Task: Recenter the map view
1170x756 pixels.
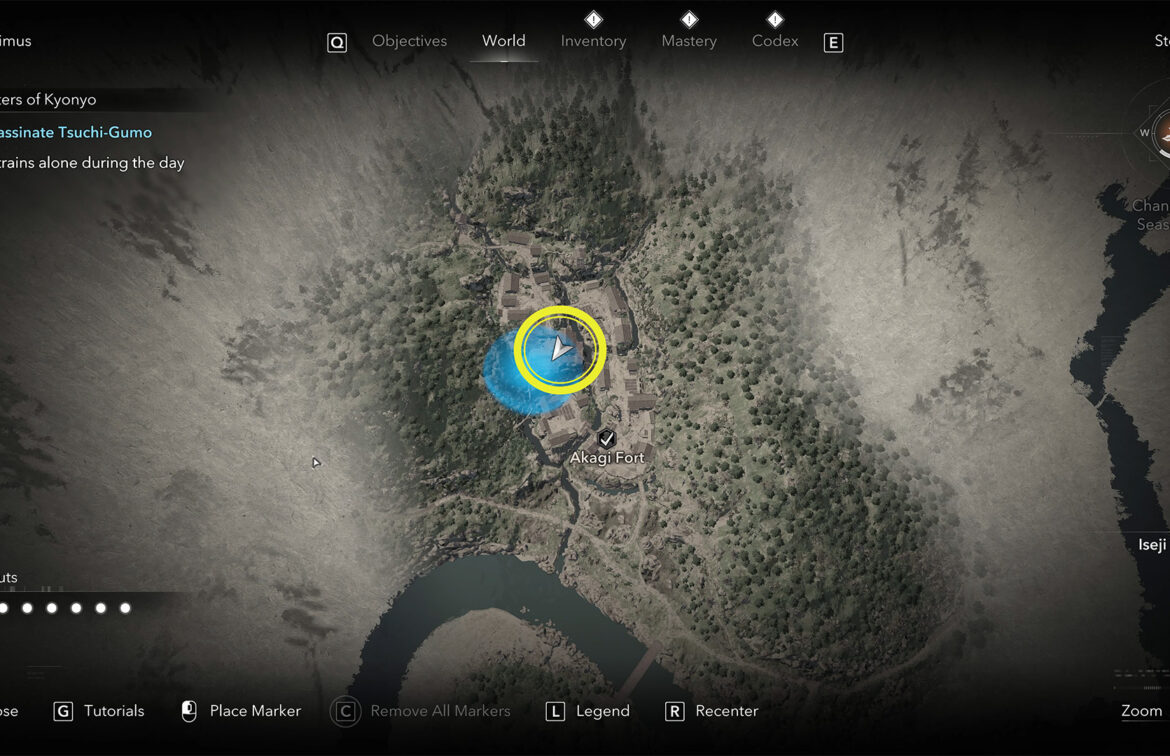Action: click(x=726, y=711)
